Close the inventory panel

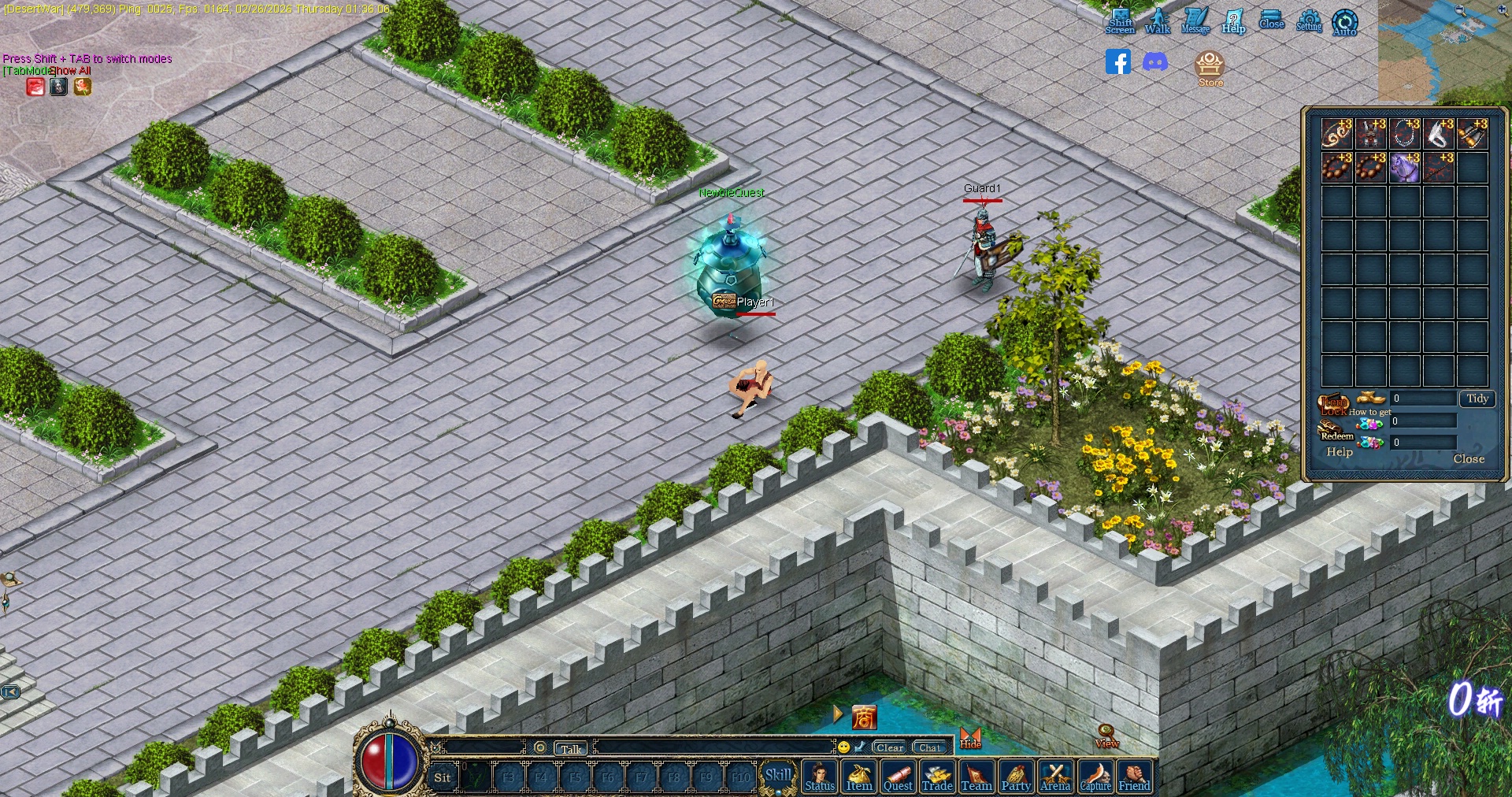pos(1468,458)
